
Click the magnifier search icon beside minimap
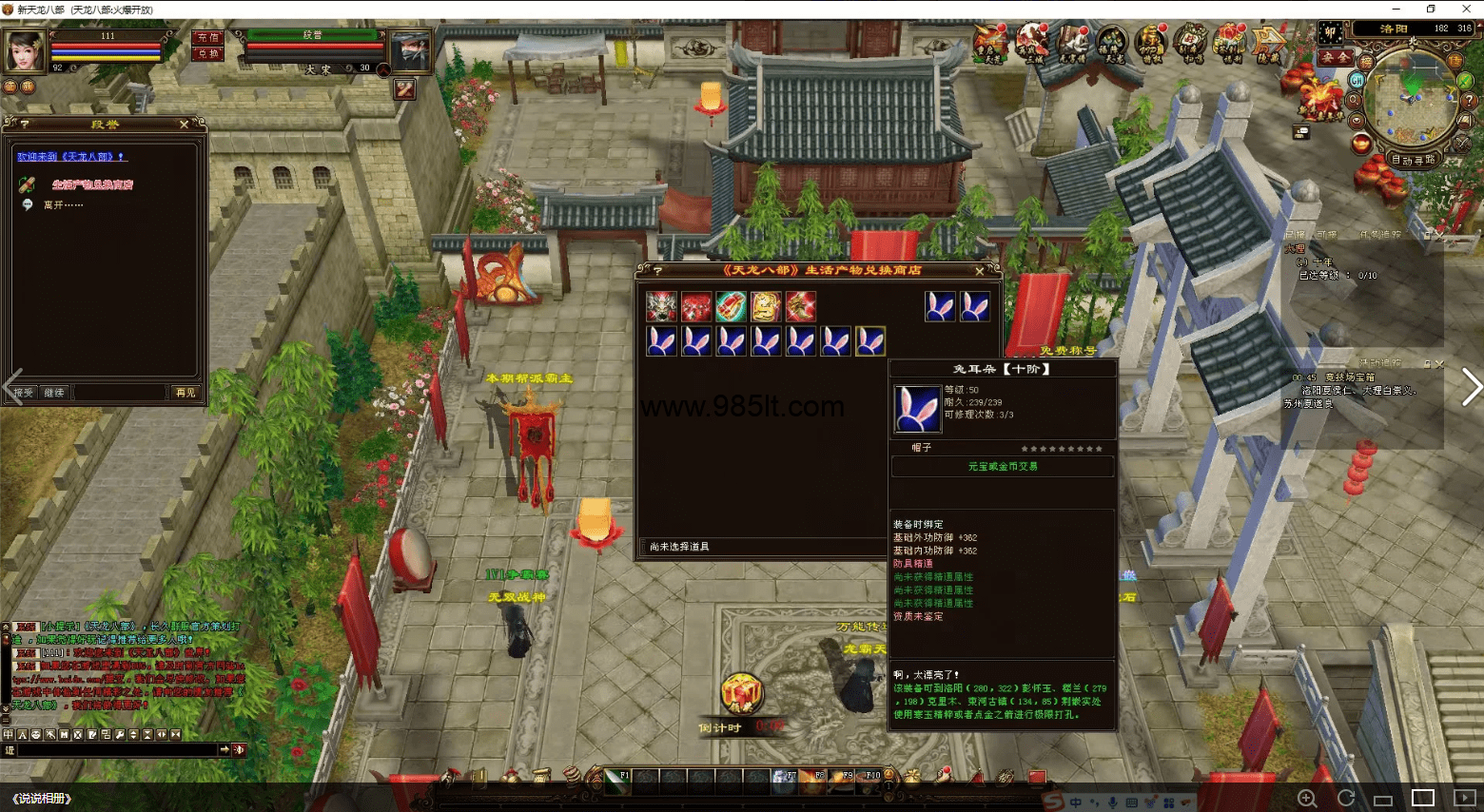pyautogui.click(x=1354, y=100)
